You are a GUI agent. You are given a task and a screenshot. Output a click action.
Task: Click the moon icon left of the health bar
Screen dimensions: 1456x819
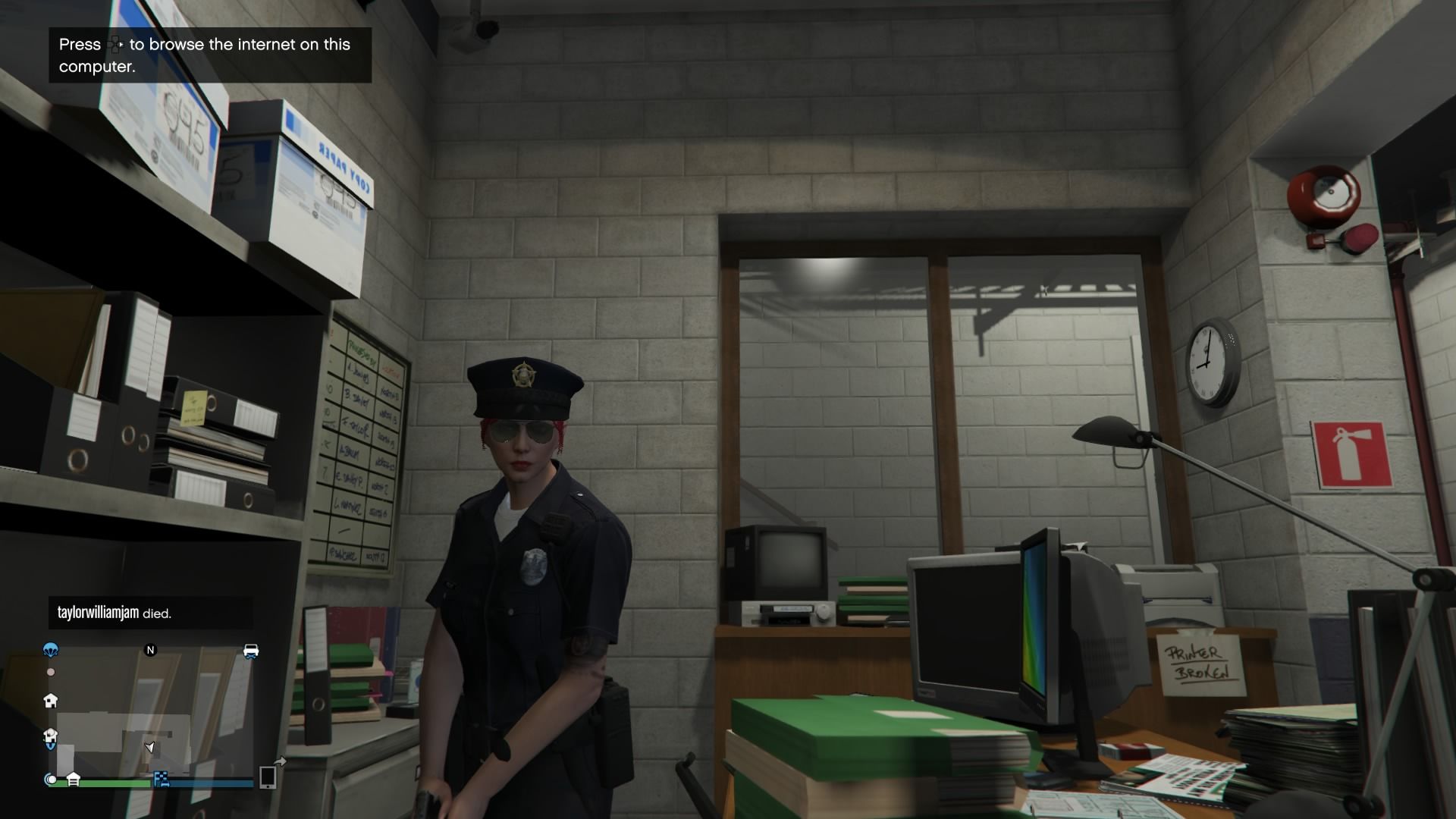coord(49,780)
